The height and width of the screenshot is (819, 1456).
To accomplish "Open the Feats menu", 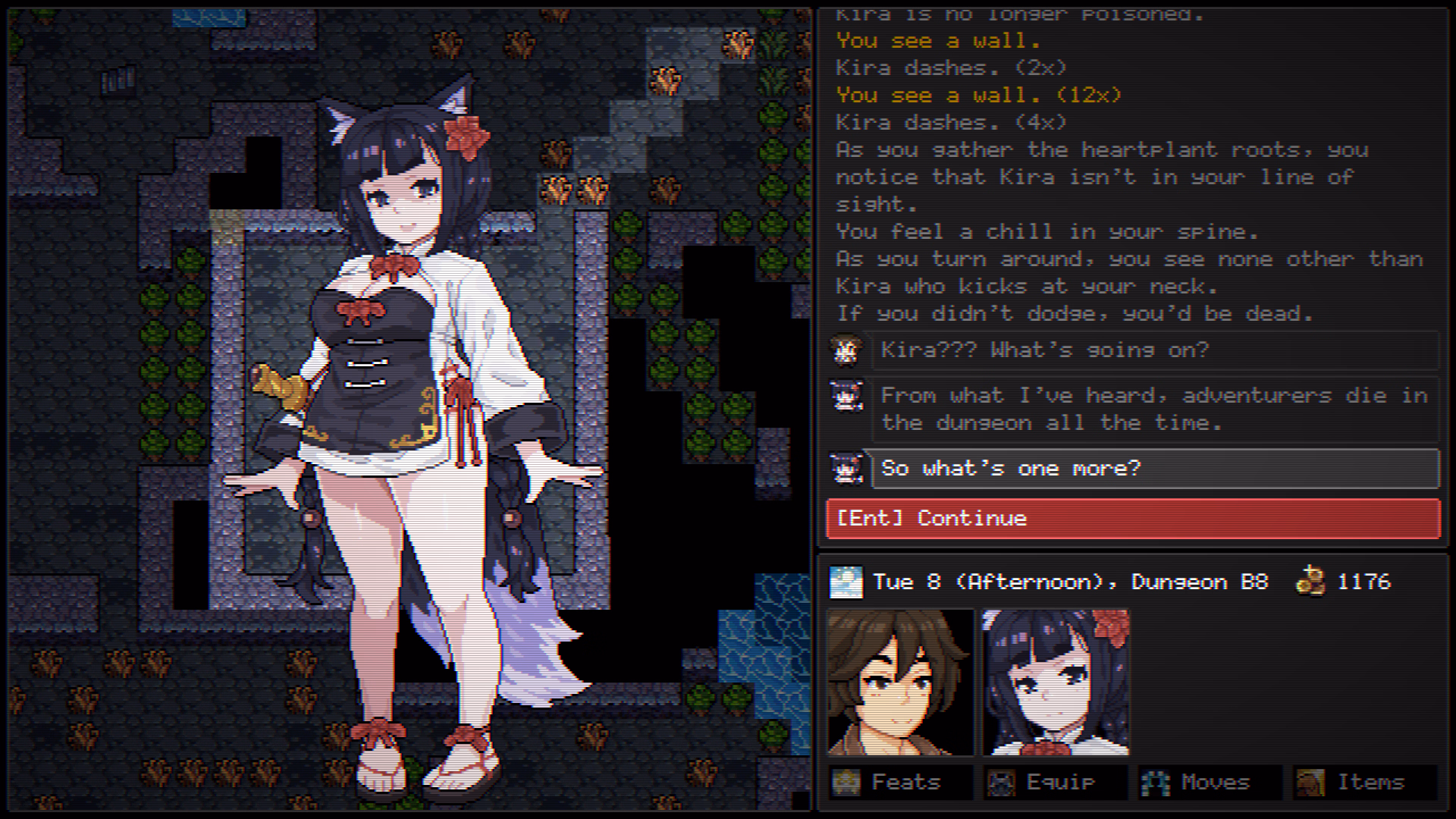I will [901, 782].
